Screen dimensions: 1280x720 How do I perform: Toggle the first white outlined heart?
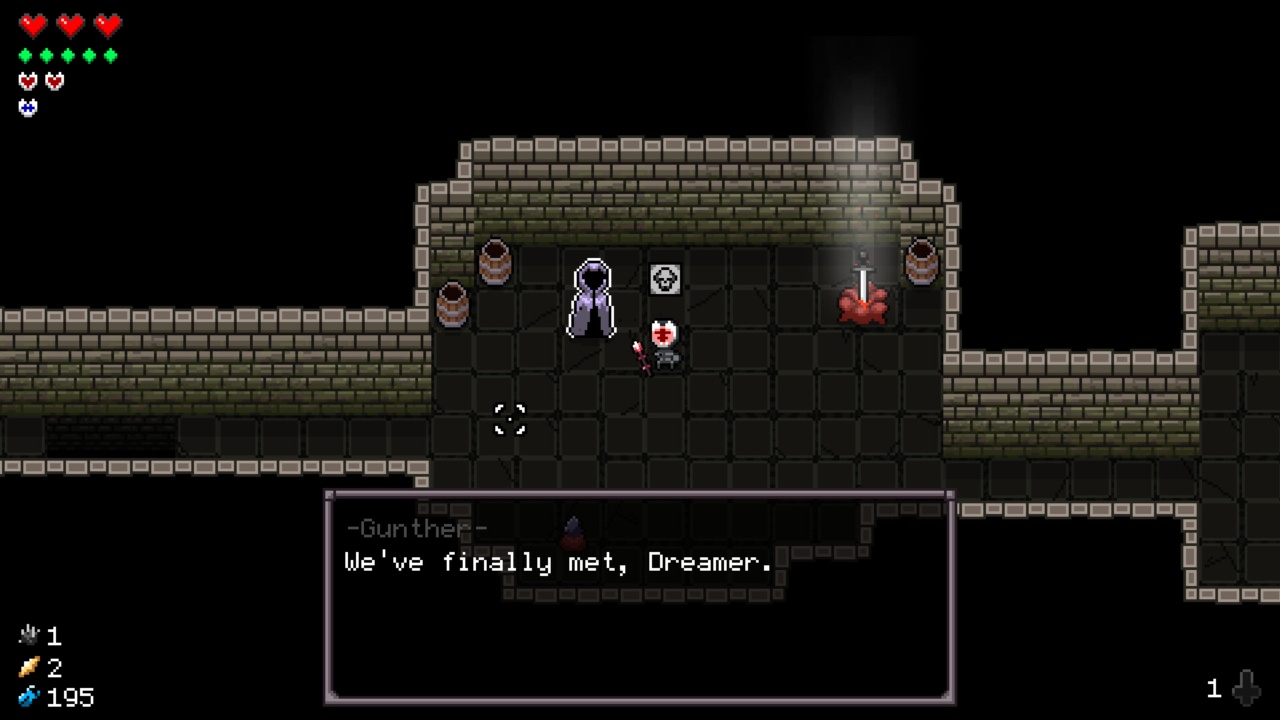click(27, 80)
